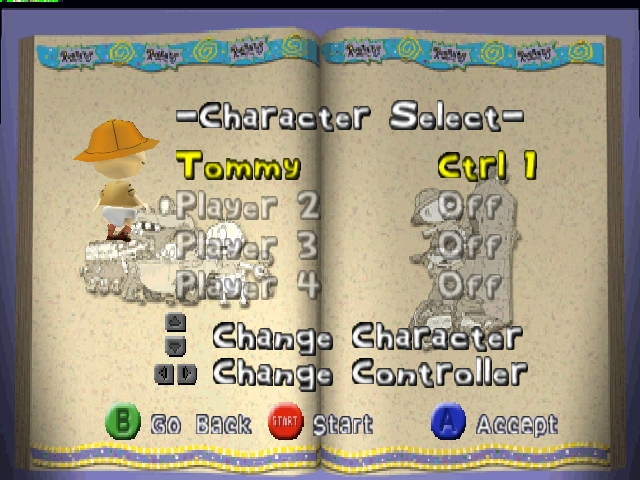640x480 pixels.
Task: Change Tommy's Ctrl 1 controller setting
Action: pos(487,166)
